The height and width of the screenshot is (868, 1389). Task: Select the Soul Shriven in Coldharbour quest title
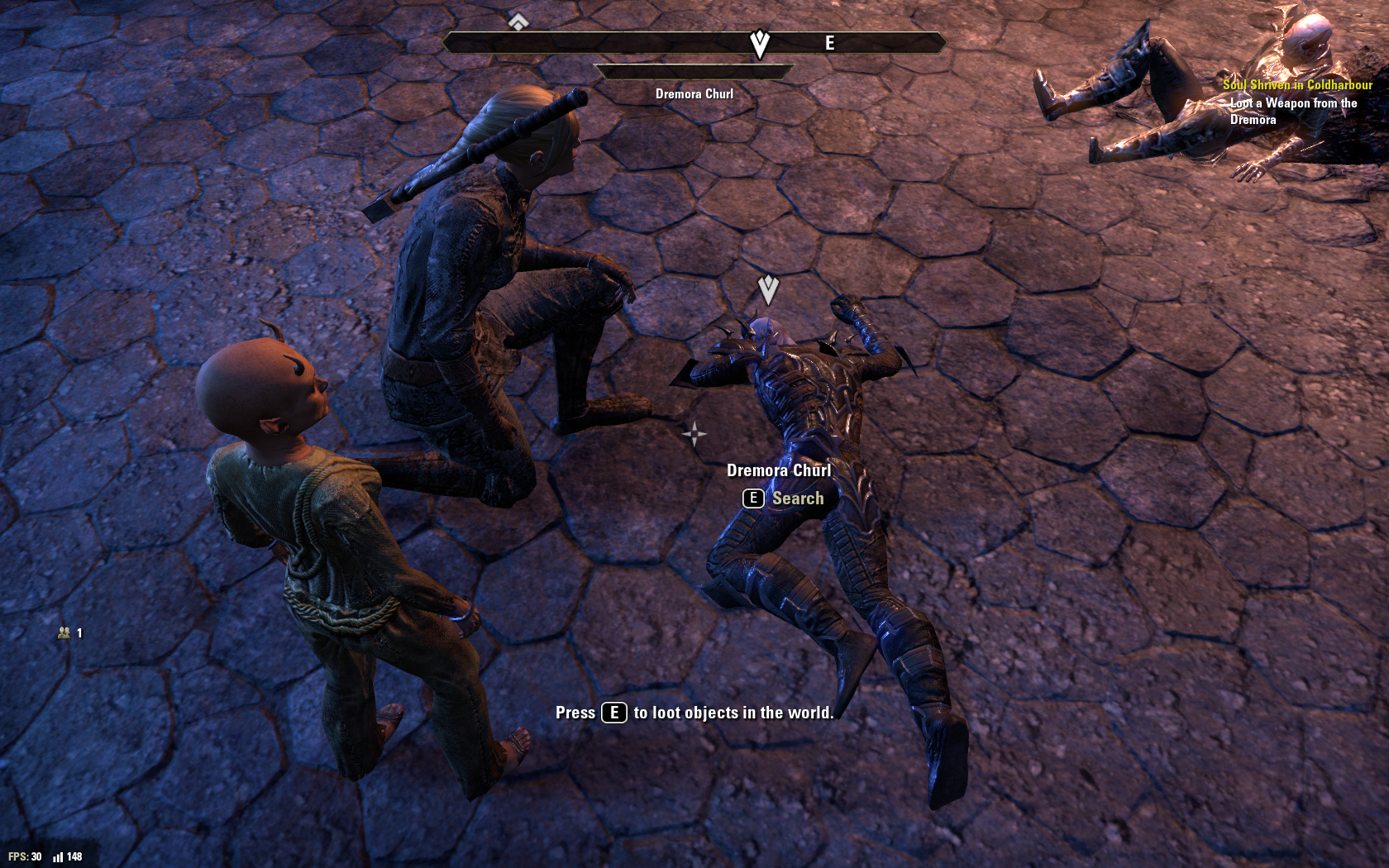(1296, 84)
